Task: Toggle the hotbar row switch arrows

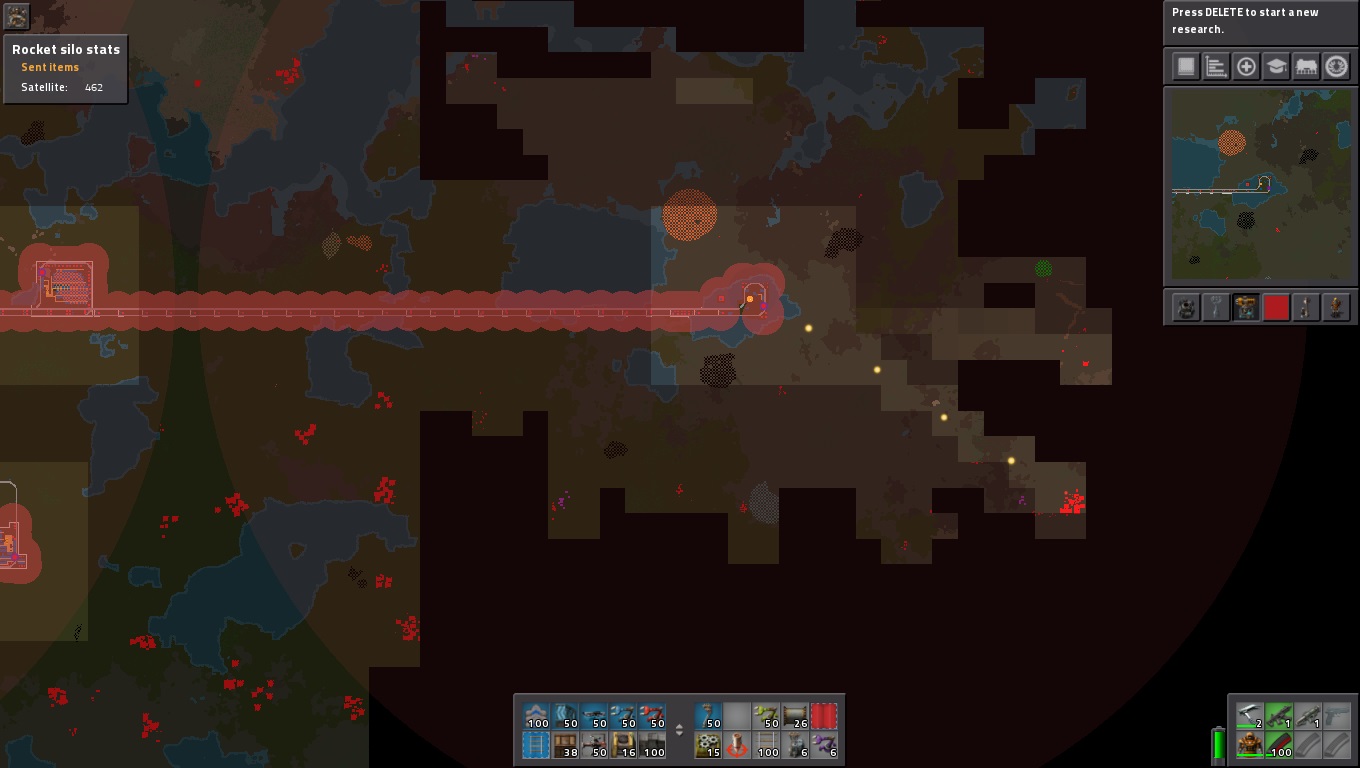Action: click(x=679, y=730)
